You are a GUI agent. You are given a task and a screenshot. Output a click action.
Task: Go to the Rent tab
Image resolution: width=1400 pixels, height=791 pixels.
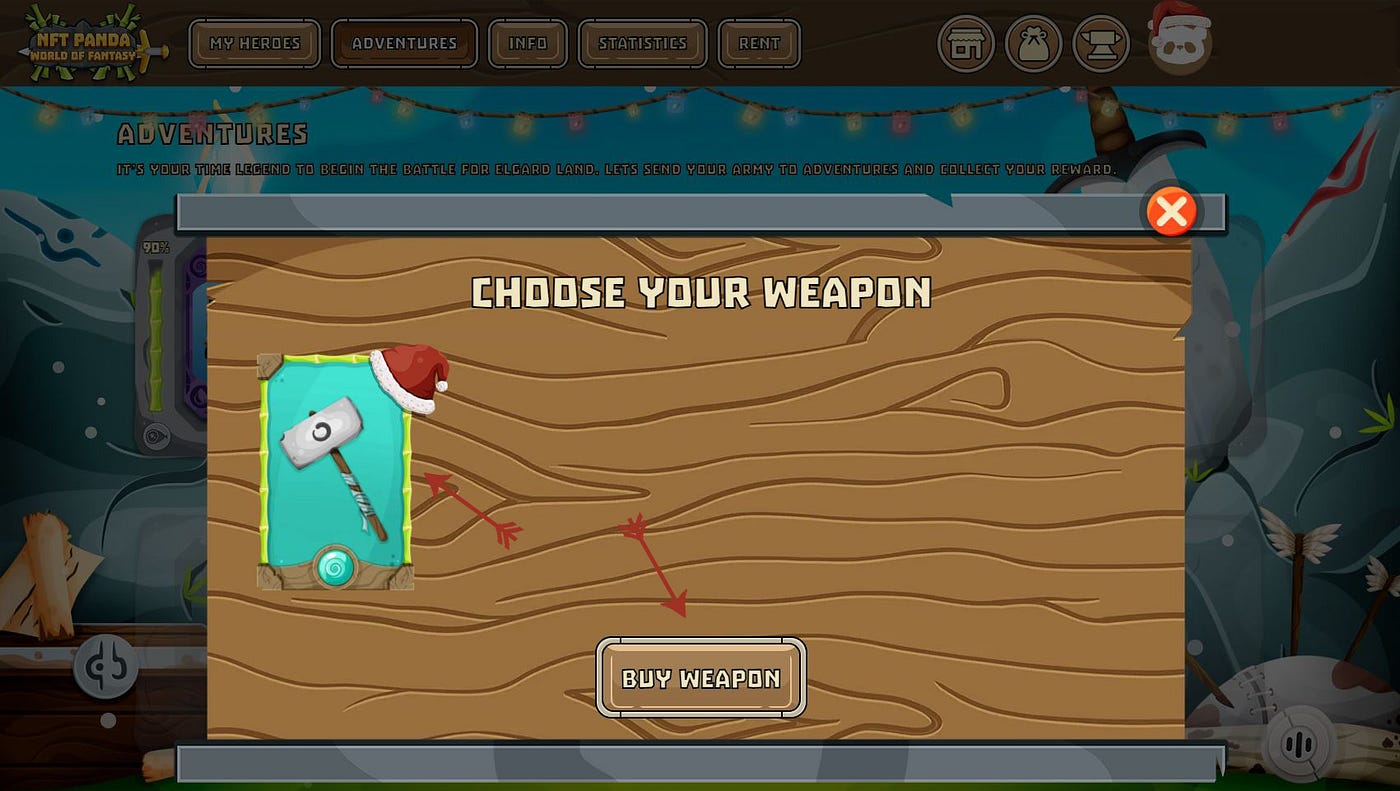pyautogui.click(x=759, y=44)
